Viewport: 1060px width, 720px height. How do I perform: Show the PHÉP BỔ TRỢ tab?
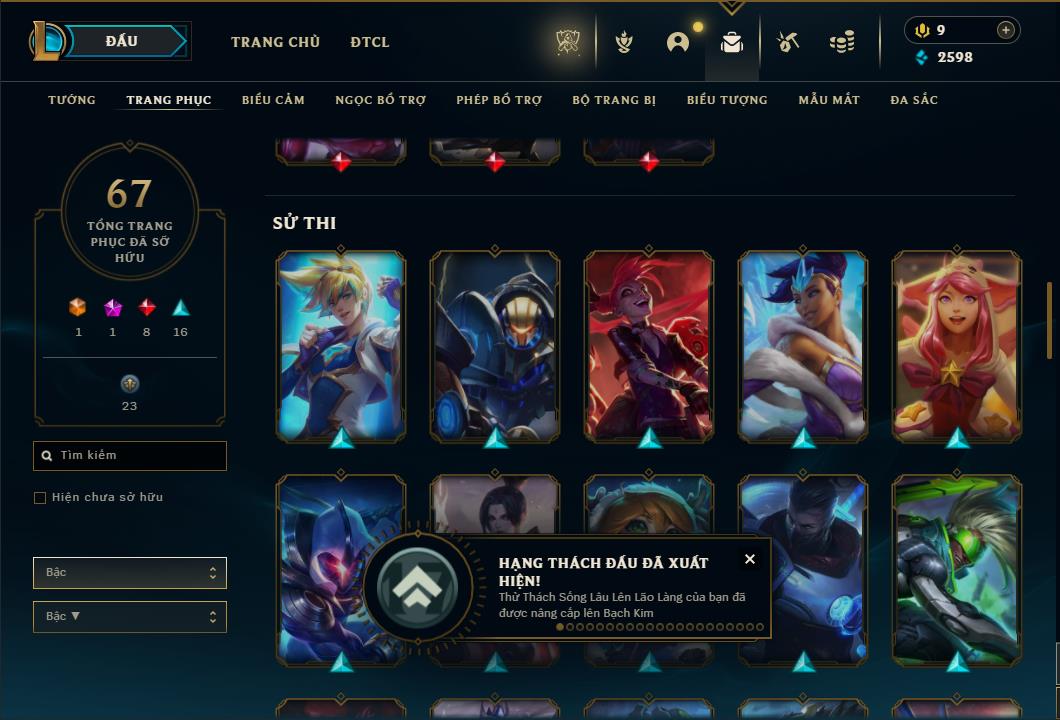499,100
